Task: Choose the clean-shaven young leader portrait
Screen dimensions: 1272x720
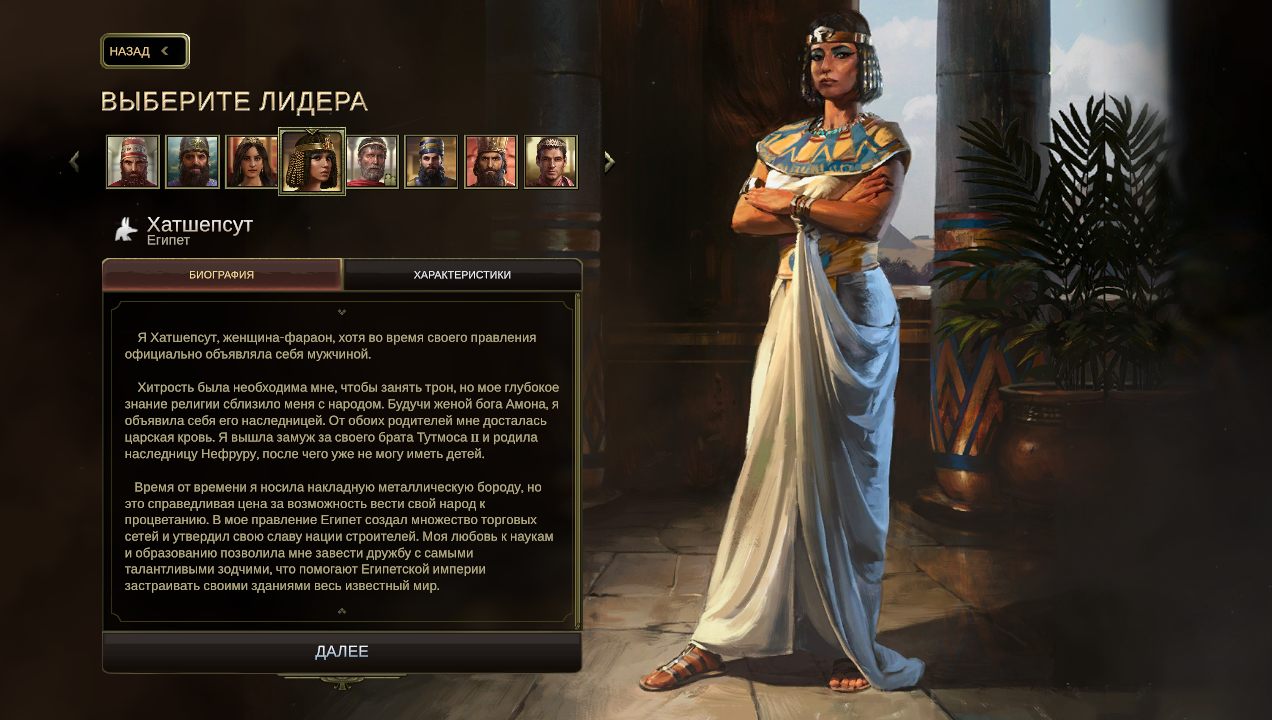Action: [551, 162]
